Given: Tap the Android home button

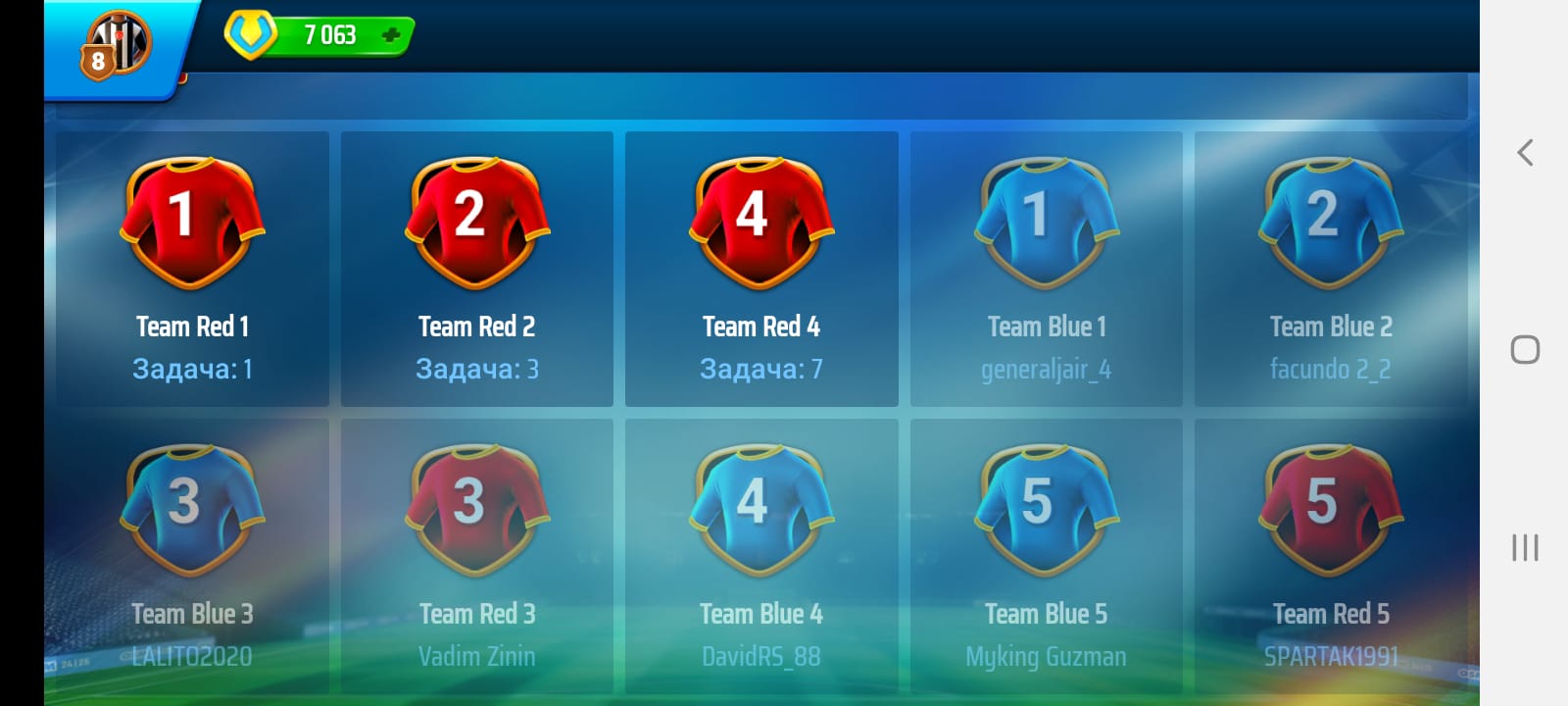Looking at the screenshot, I should click(1525, 350).
